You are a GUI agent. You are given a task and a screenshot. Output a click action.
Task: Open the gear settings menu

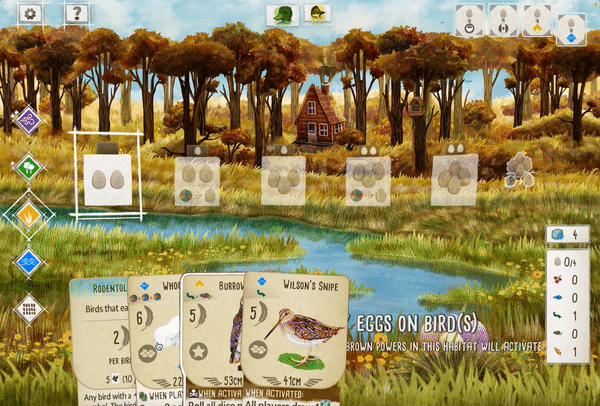pyautogui.click(x=30, y=14)
